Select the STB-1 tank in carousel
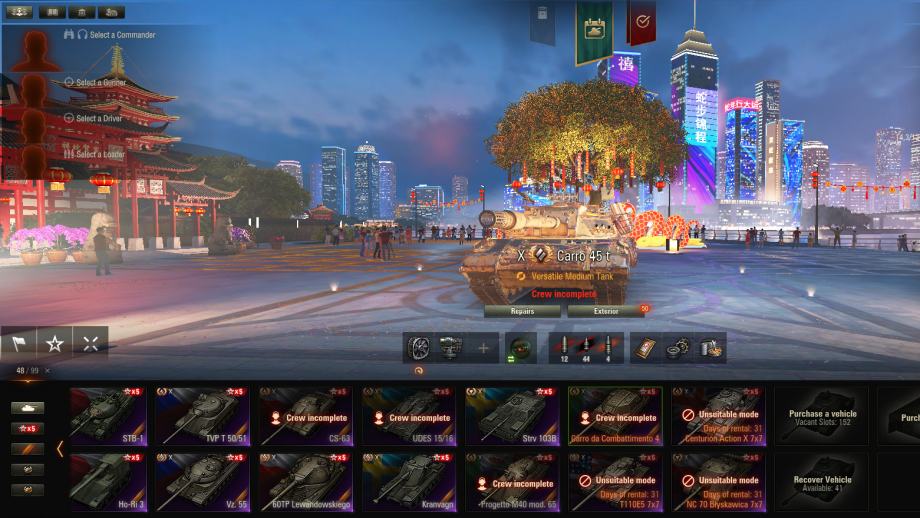Screen dimensions: 920x518 pos(108,415)
